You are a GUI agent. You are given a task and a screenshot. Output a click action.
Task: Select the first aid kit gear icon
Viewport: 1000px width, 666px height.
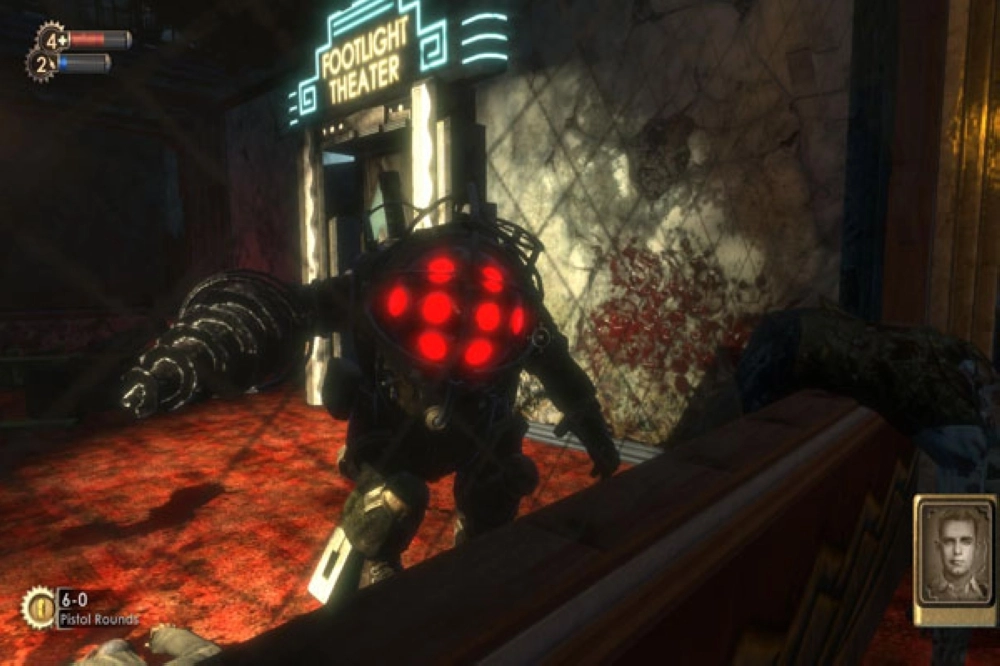coord(50,40)
